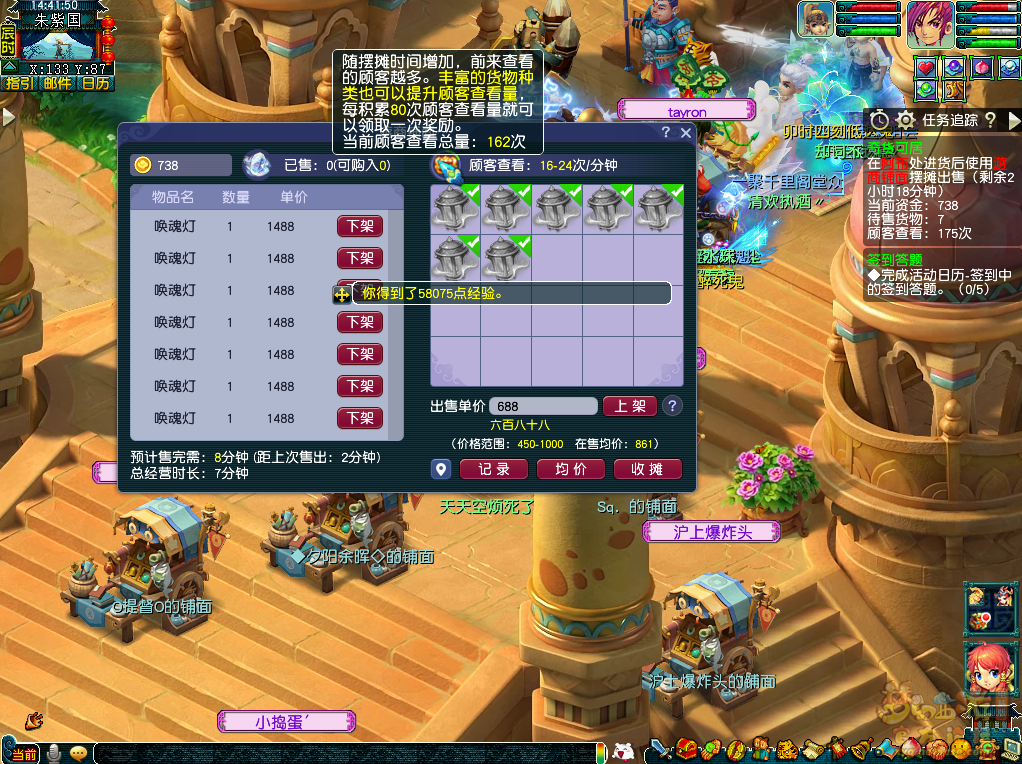Delist the last 唤魂灯 row with 下架
This screenshot has height=764, width=1022.
tap(360, 418)
